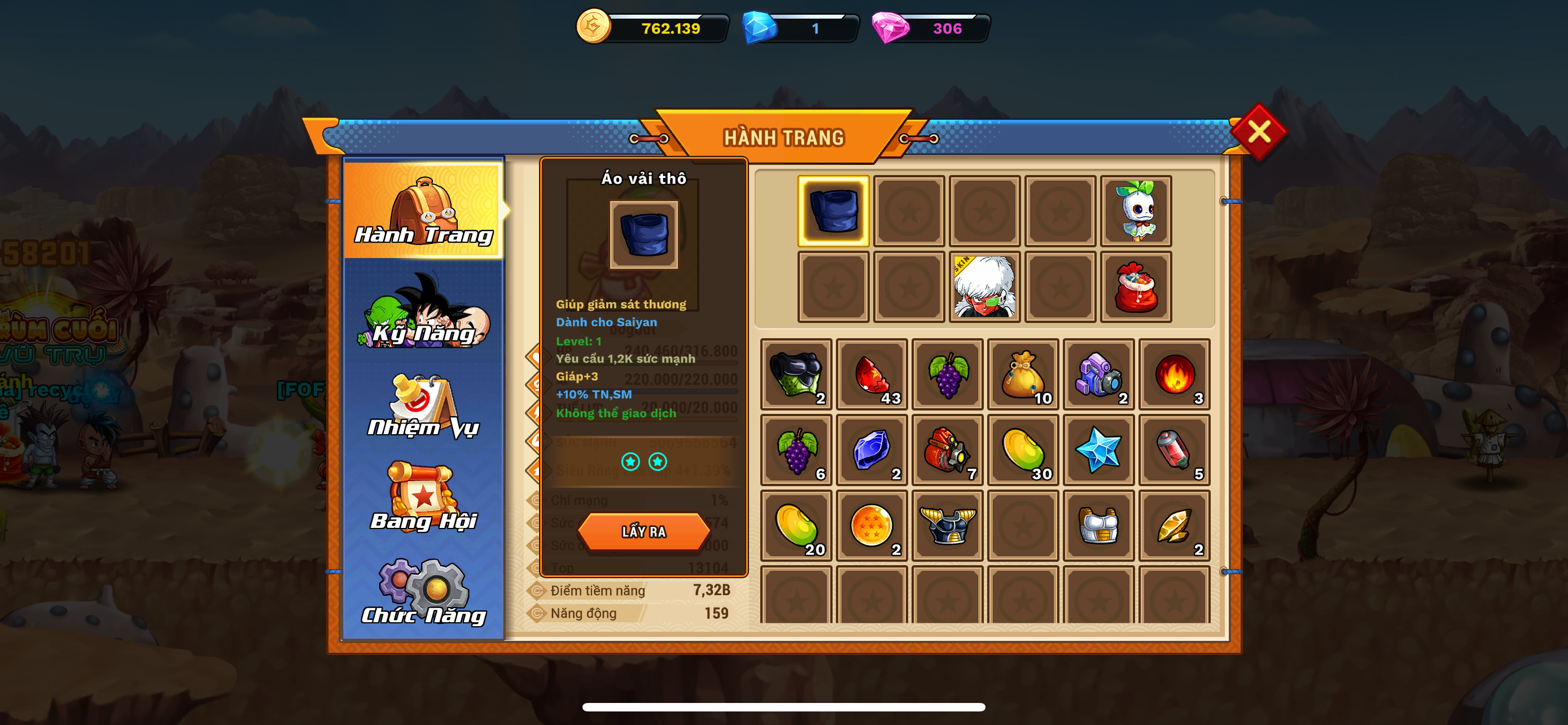Select the equipped blue cloth shirt slot
The image size is (1568, 725).
833,211
